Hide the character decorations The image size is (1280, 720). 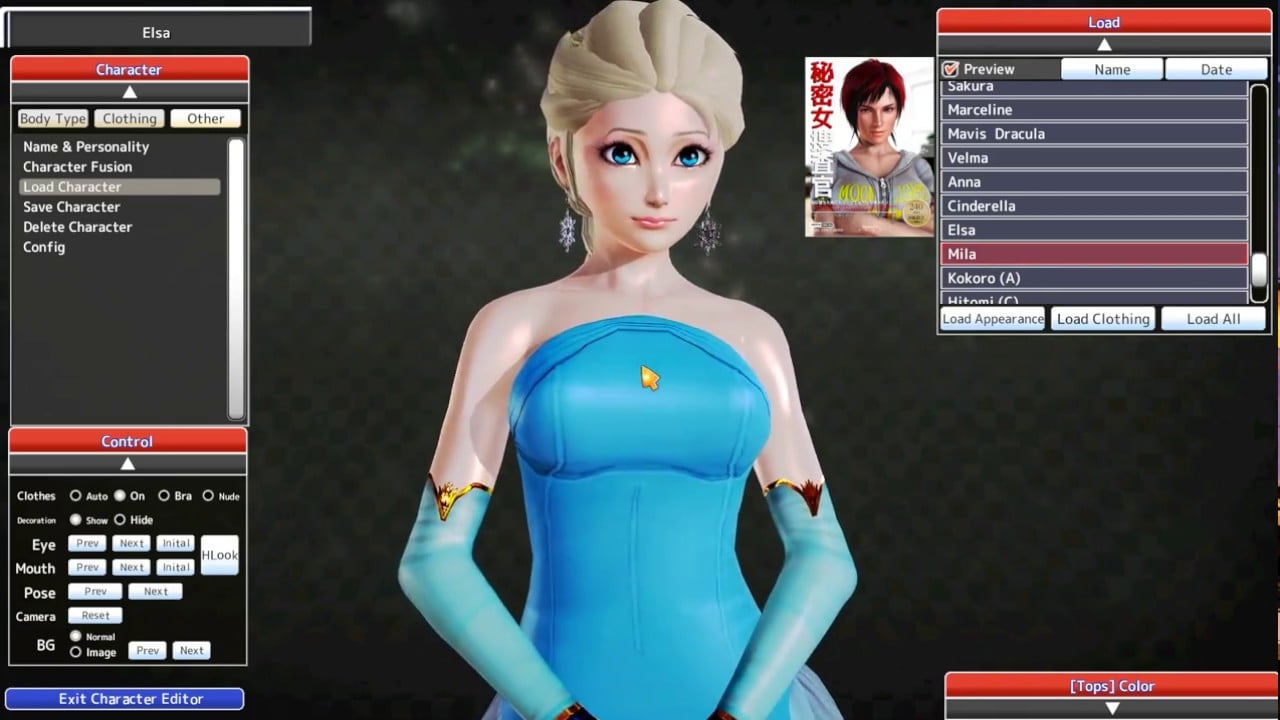point(121,519)
